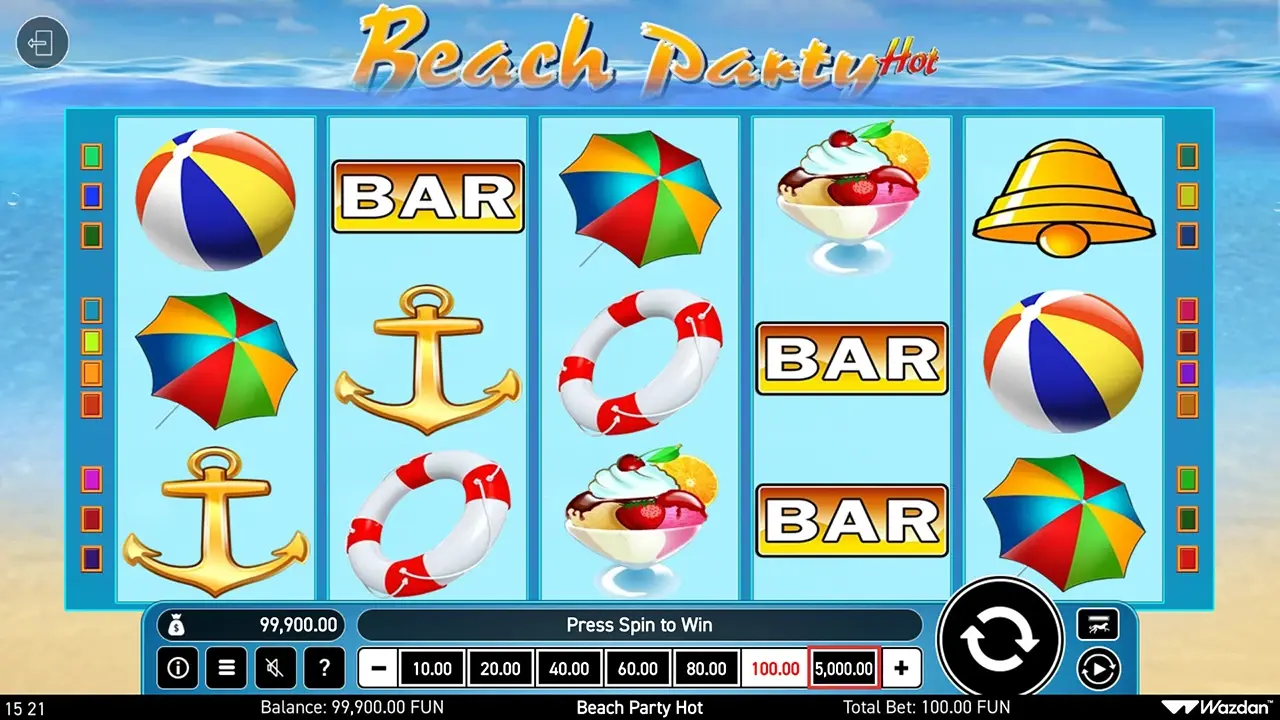Pick the 60.00 bet option

click(x=637, y=668)
